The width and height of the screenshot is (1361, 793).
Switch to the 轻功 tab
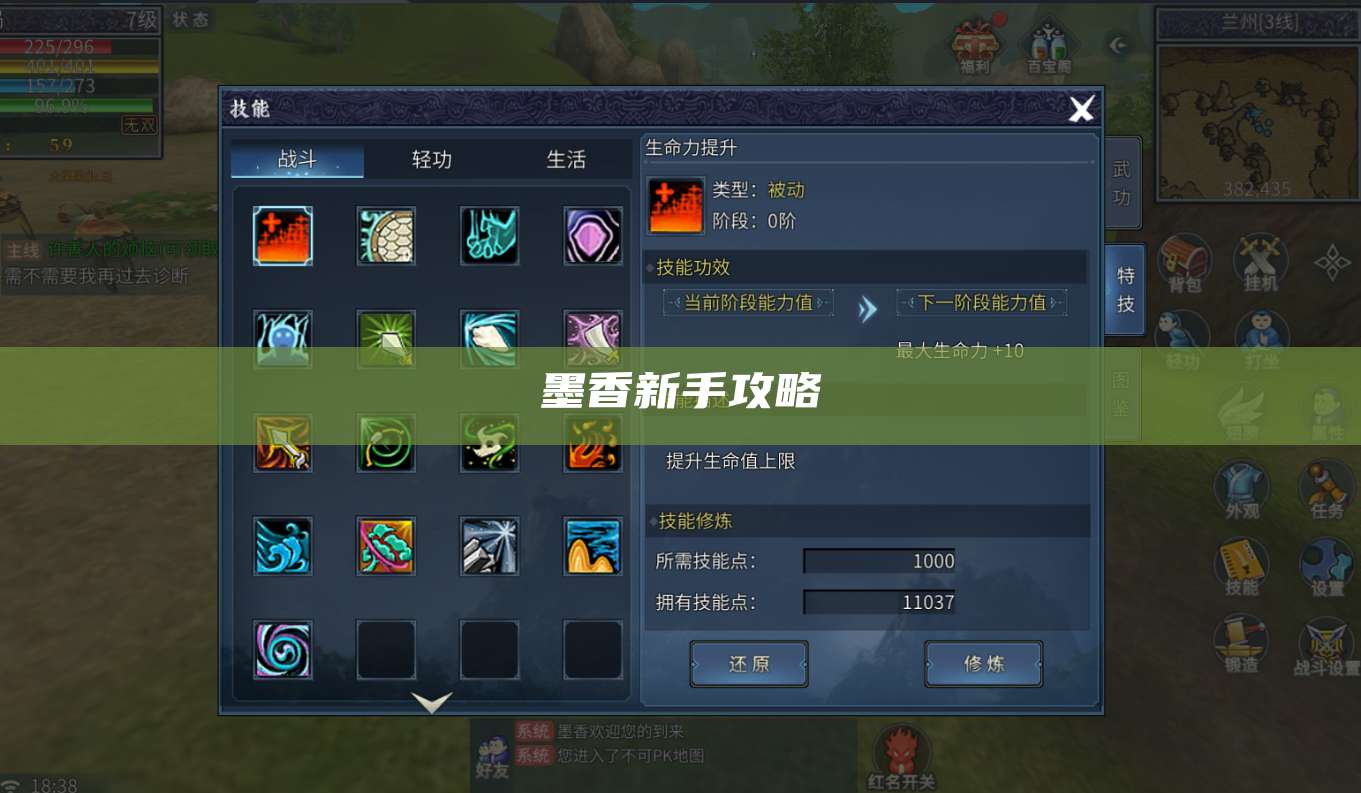pyautogui.click(x=432, y=159)
